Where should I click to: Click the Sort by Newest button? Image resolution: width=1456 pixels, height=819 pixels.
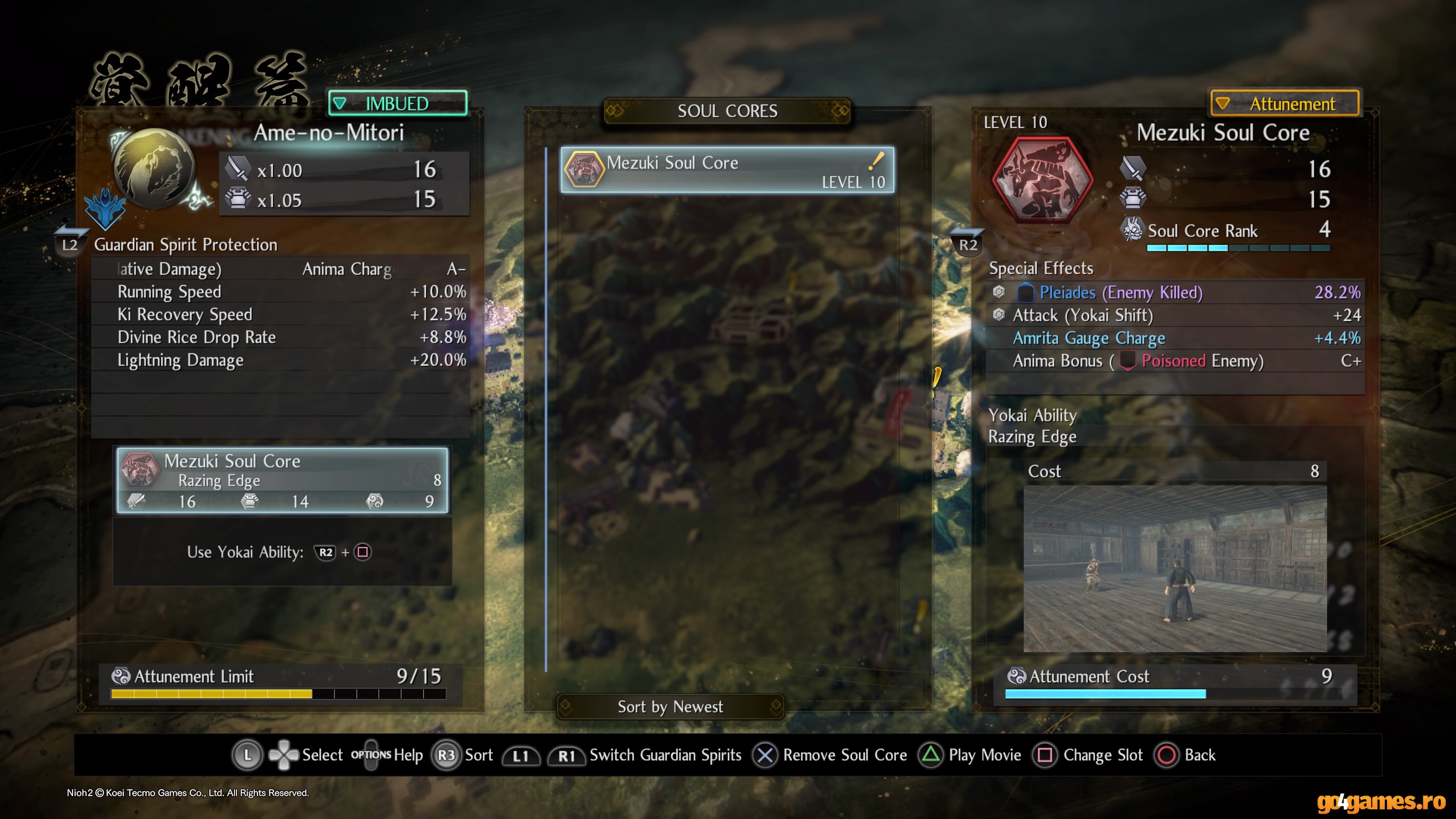670,706
